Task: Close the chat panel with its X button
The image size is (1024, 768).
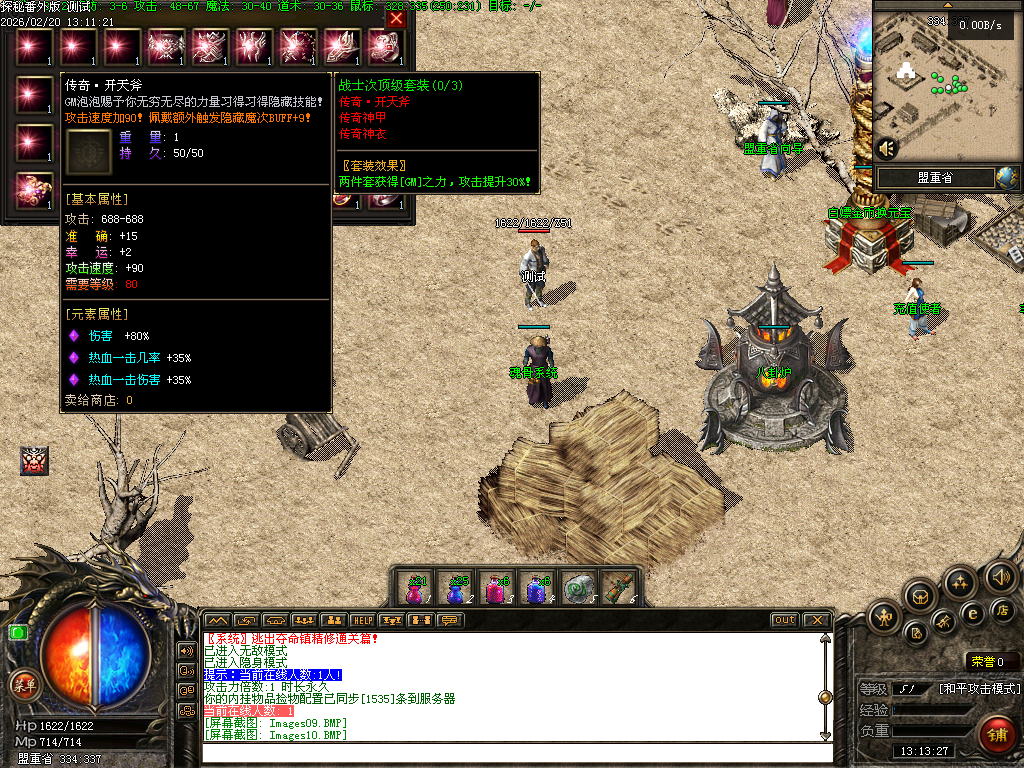Action: 815,620
